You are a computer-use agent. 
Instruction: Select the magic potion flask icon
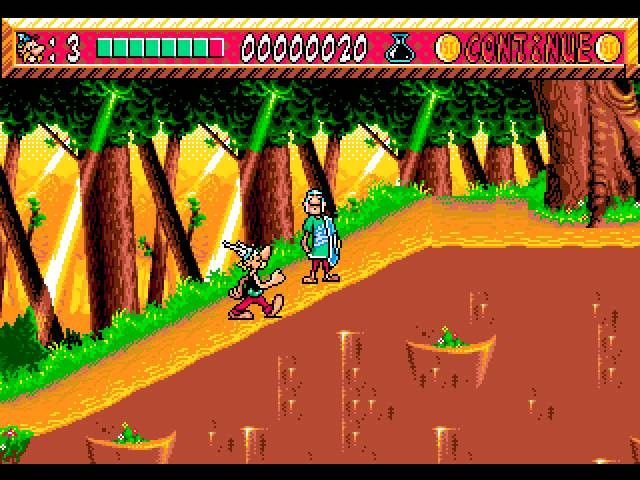pyautogui.click(x=402, y=47)
